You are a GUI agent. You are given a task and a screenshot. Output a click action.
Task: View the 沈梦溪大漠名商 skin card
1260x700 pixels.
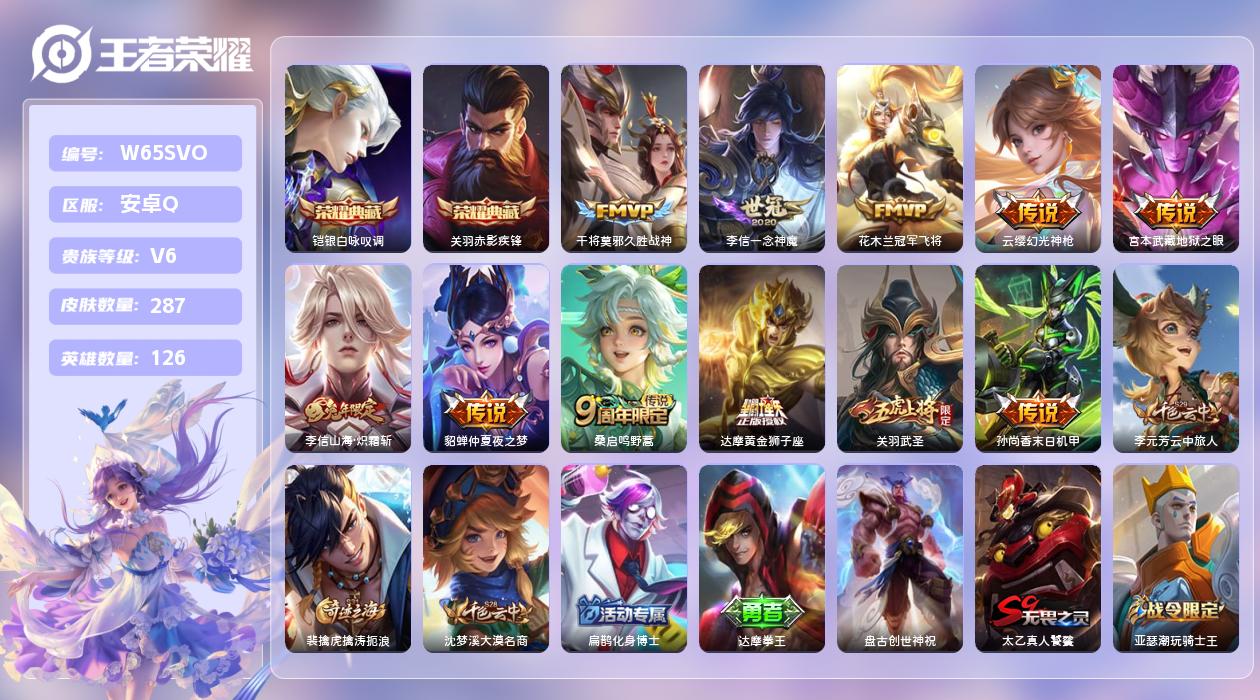coord(486,558)
